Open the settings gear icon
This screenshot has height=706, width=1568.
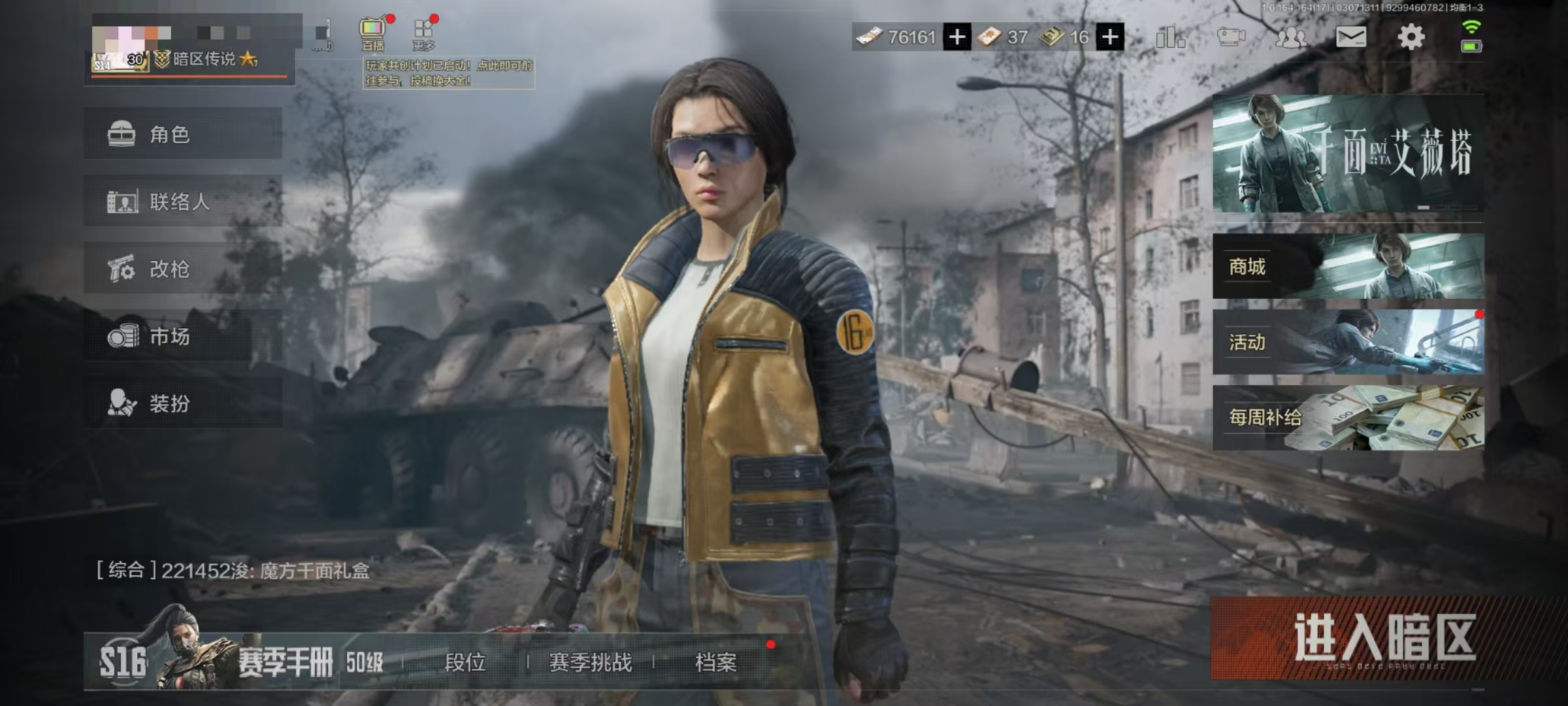[x=1411, y=37]
